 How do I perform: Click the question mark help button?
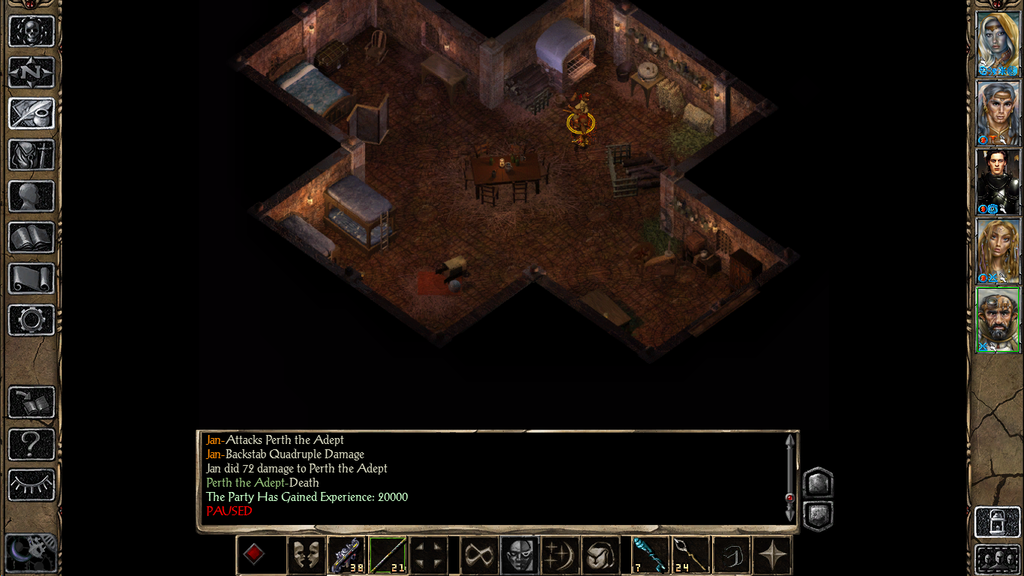(x=31, y=443)
